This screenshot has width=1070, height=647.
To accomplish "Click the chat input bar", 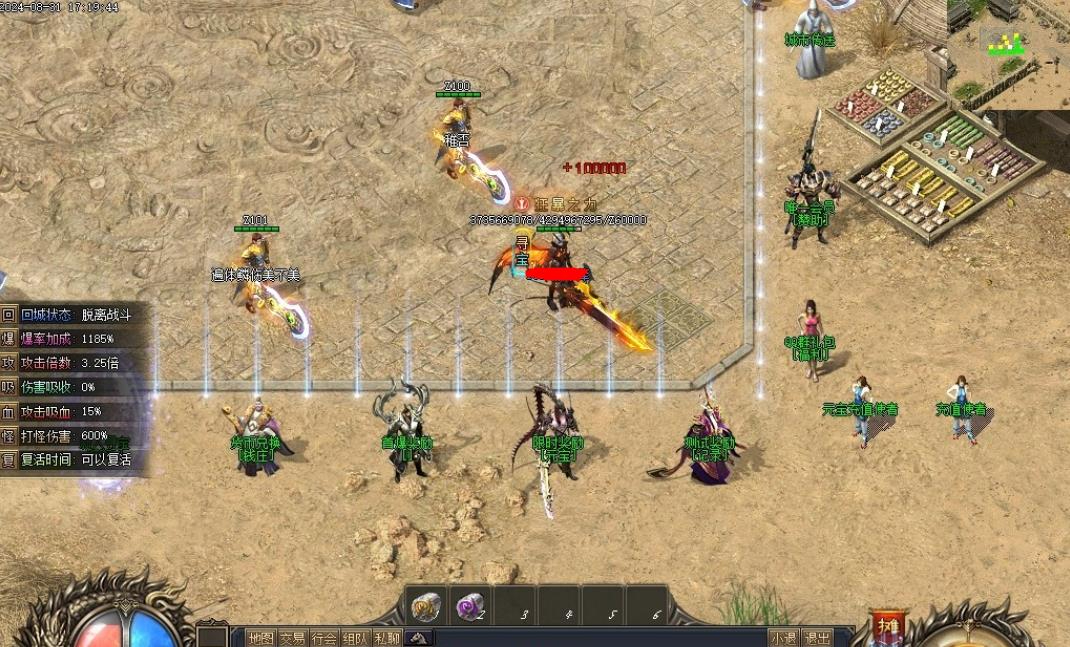I will click(x=600, y=638).
